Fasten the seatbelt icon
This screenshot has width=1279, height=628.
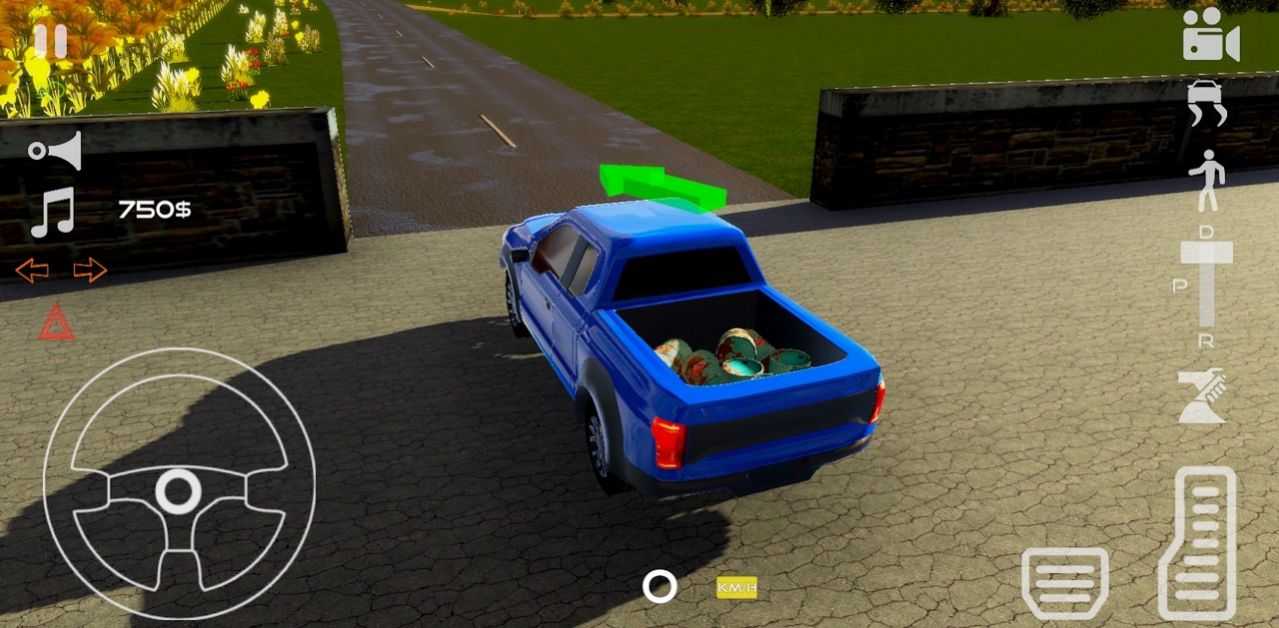[x=1202, y=397]
